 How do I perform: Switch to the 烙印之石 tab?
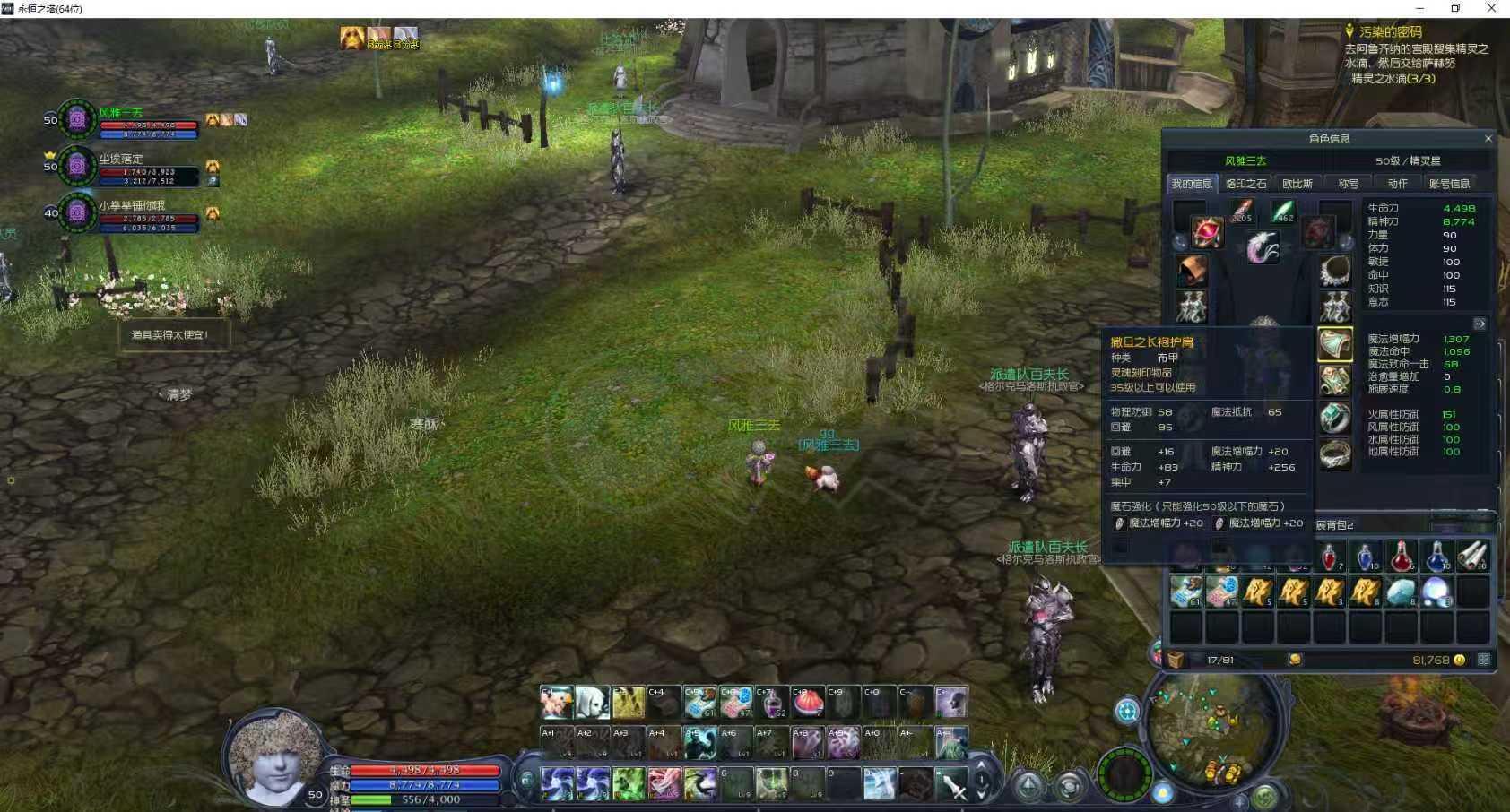coord(1246,184)
